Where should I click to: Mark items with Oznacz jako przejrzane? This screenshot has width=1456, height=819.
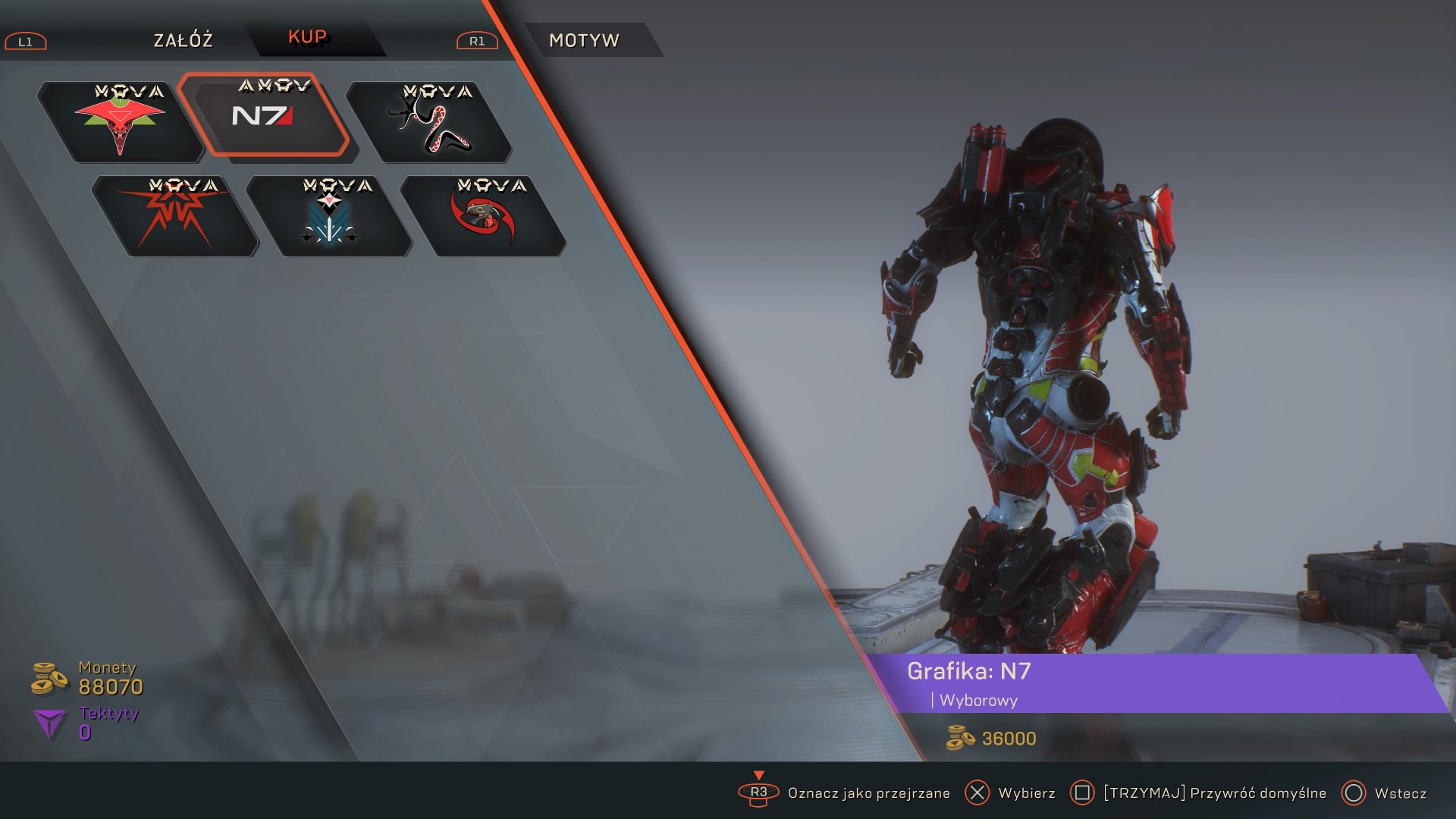tap(868, 793)
